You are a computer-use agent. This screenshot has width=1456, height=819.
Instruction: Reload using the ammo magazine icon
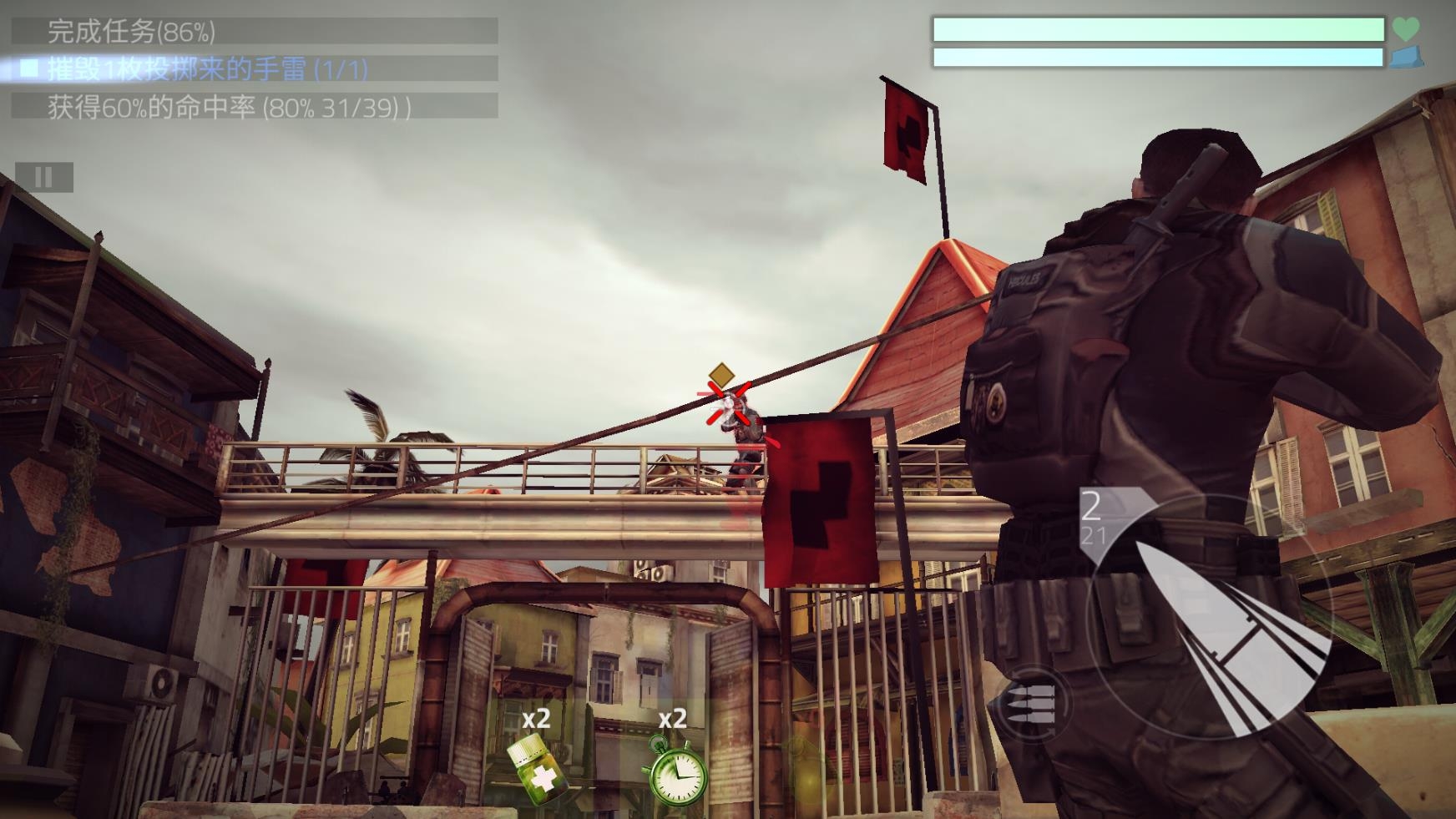[x=1033, y=704]
